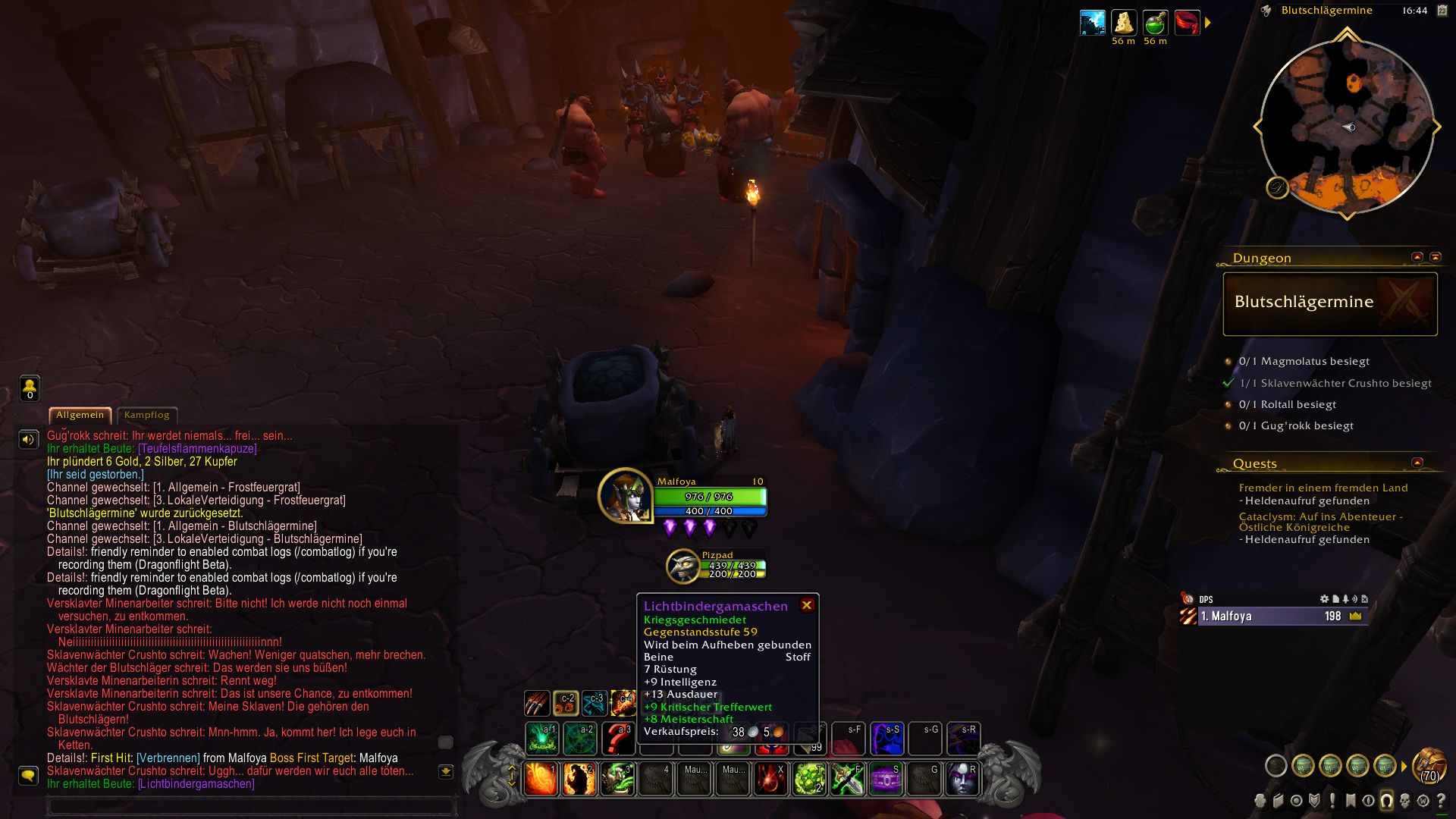1456x819 pixels.
Task: Close the Lichtbindergamaschen item tooltip
Action: tap(807, 605)
